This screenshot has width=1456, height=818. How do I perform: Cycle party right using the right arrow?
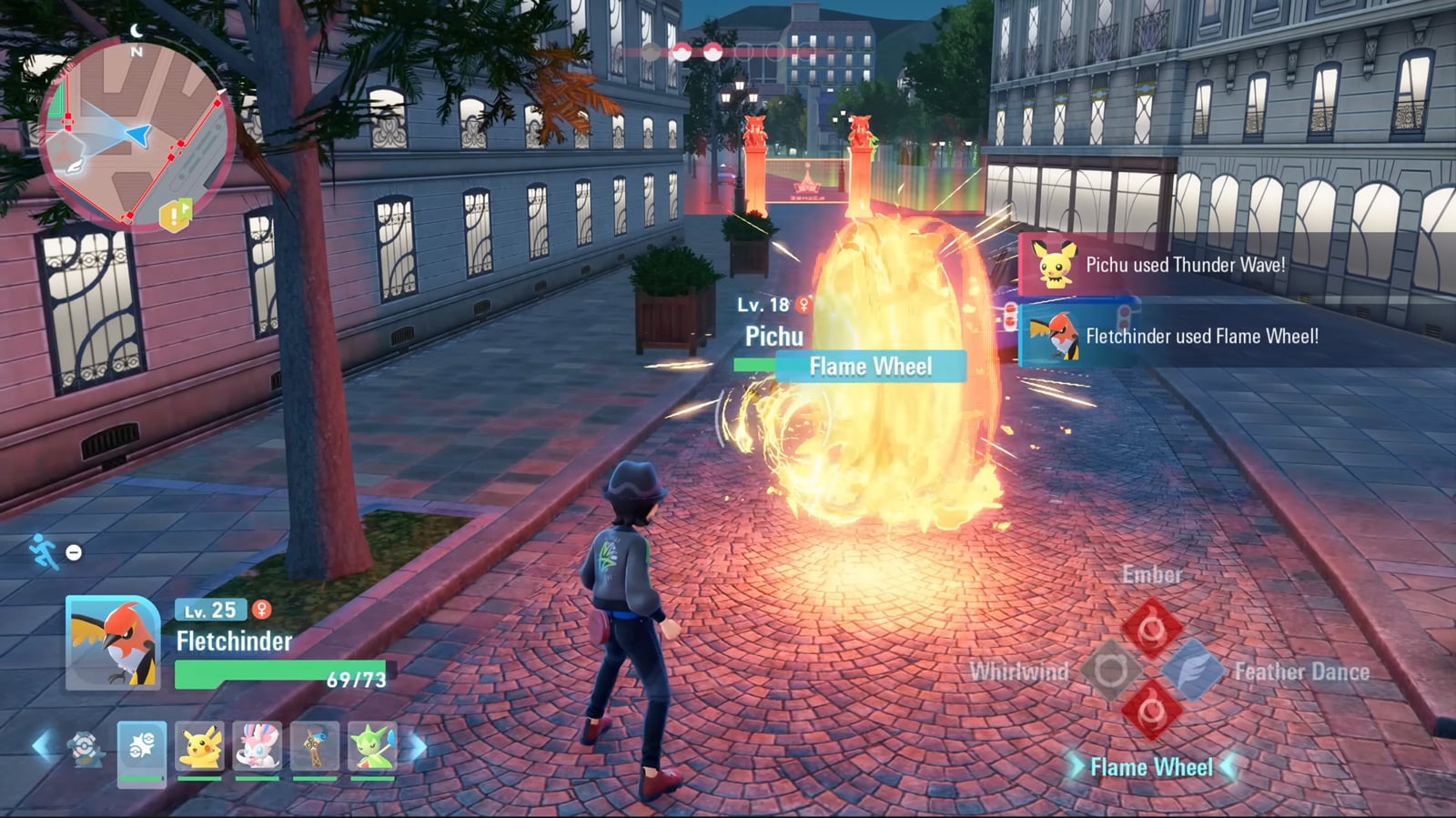[417, 744]
